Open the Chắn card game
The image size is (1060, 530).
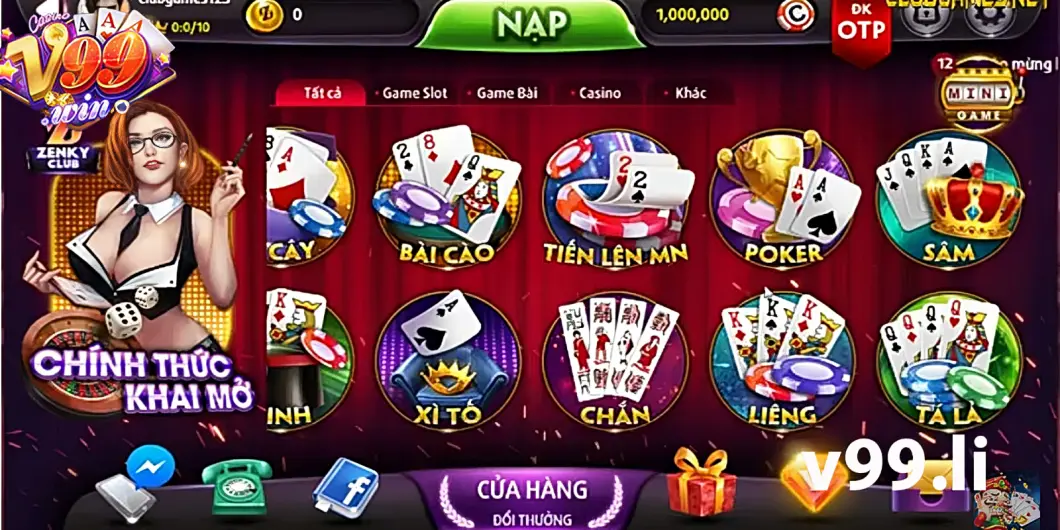[615, 360]
